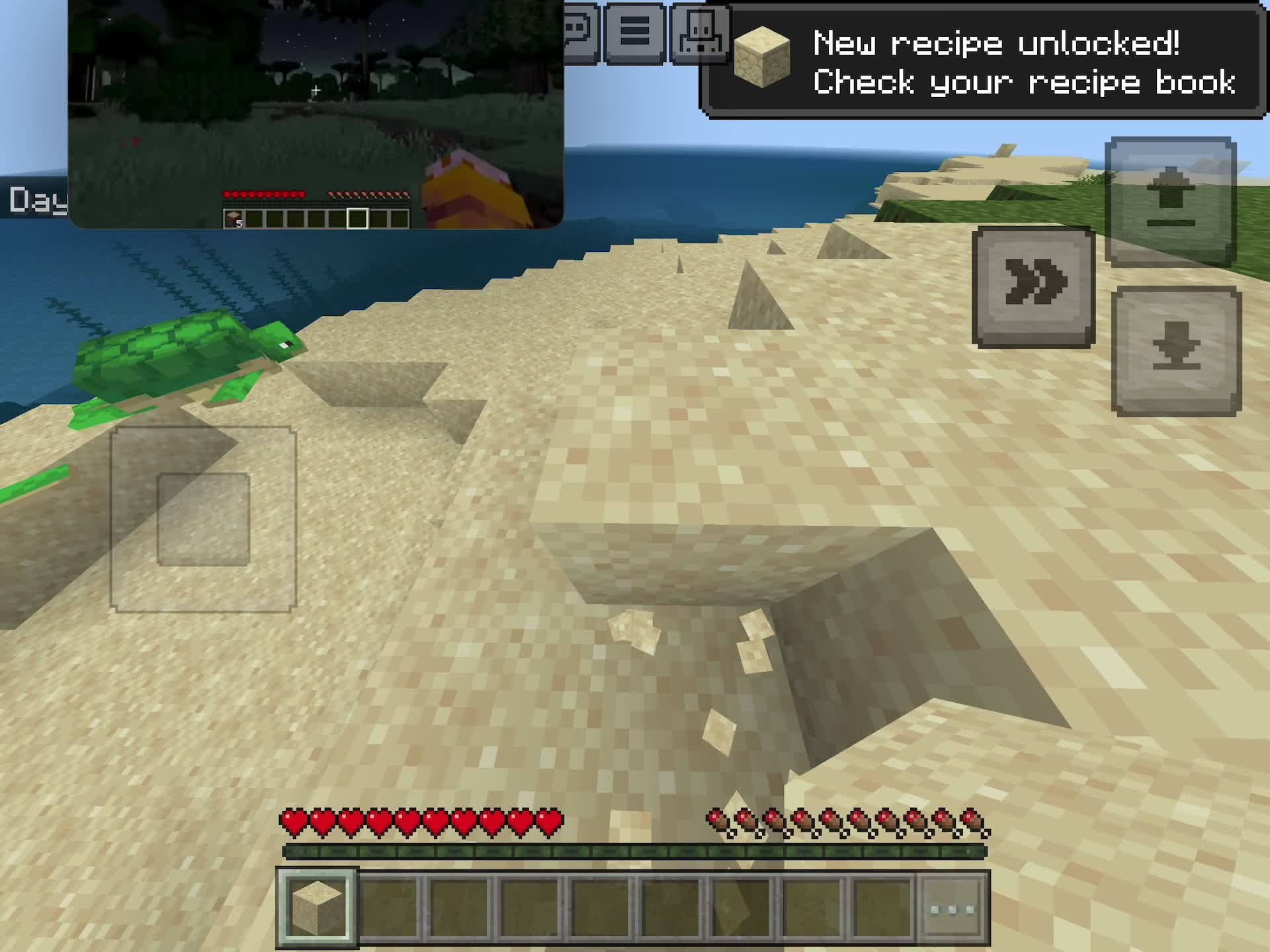Image resolution: width=1270 pixels, height=952 pixels.
Task: Select the sand block hotbar slot
Action: pos(317,908)
